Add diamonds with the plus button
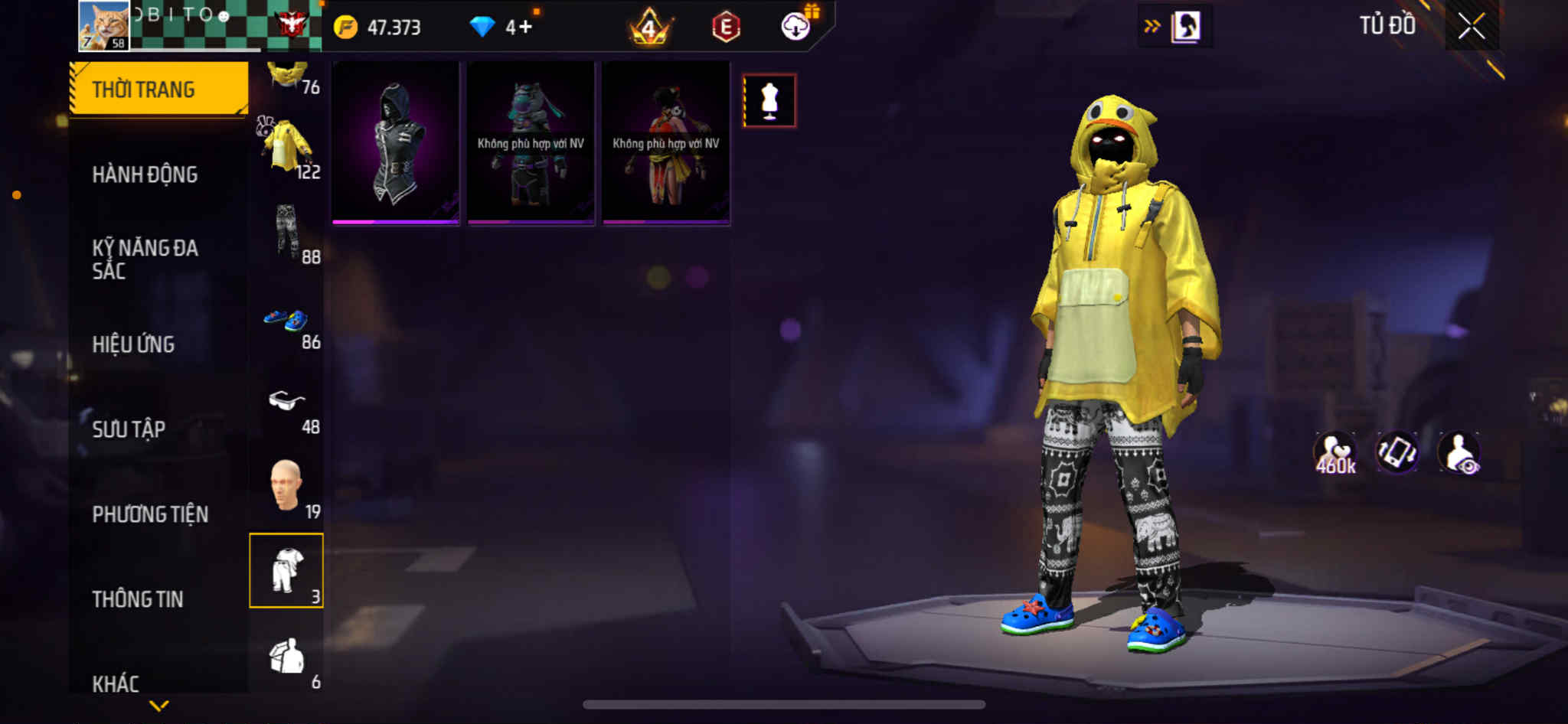This screenshot has height=724, width=1568. 525,28
